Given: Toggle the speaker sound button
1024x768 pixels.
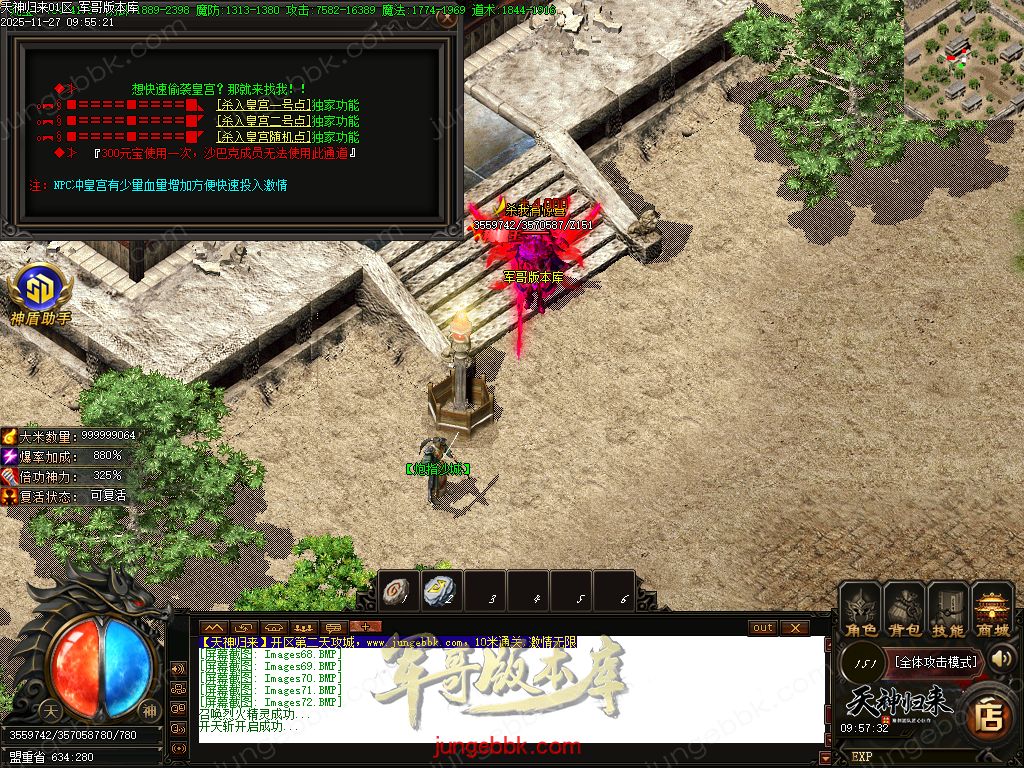Looking at the screenshot, I should pyautogui.click(x=1002, y=658).
